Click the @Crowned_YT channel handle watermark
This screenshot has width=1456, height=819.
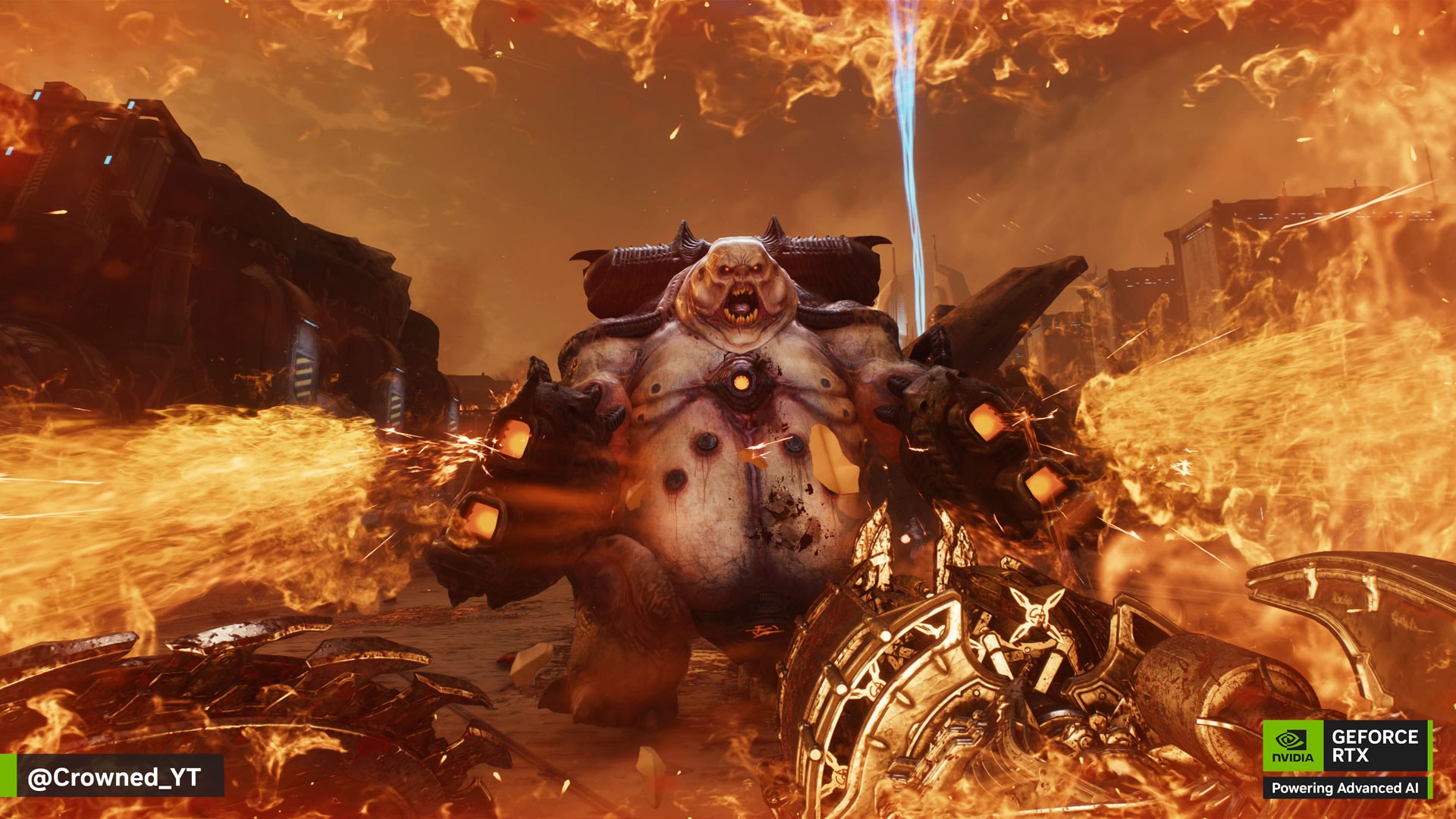click(x=114, y=777)
